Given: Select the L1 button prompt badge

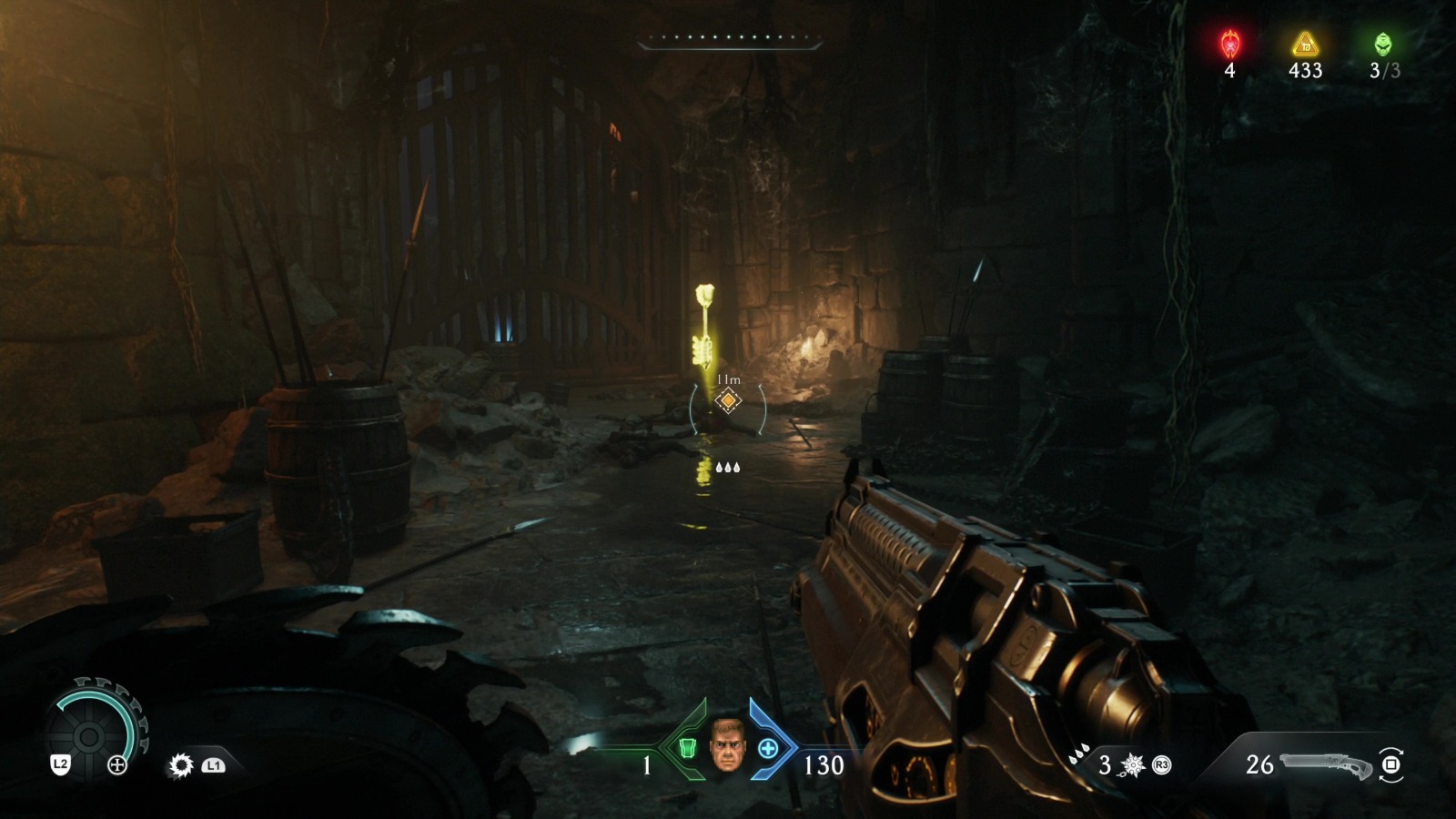Looking at the screenshot, I should 213,765.
